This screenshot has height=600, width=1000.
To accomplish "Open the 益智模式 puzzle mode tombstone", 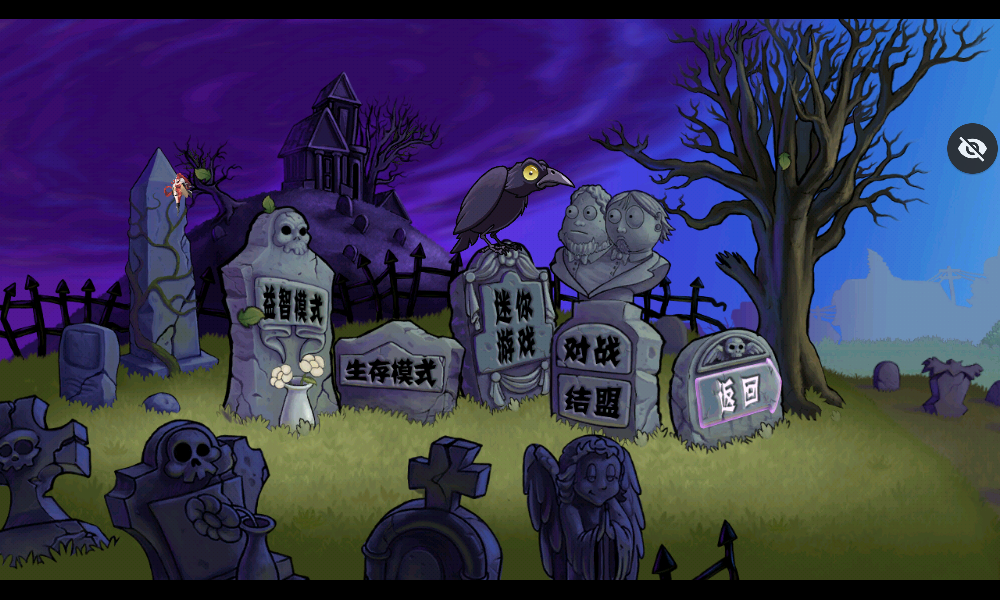I will [x=293, y=302].
